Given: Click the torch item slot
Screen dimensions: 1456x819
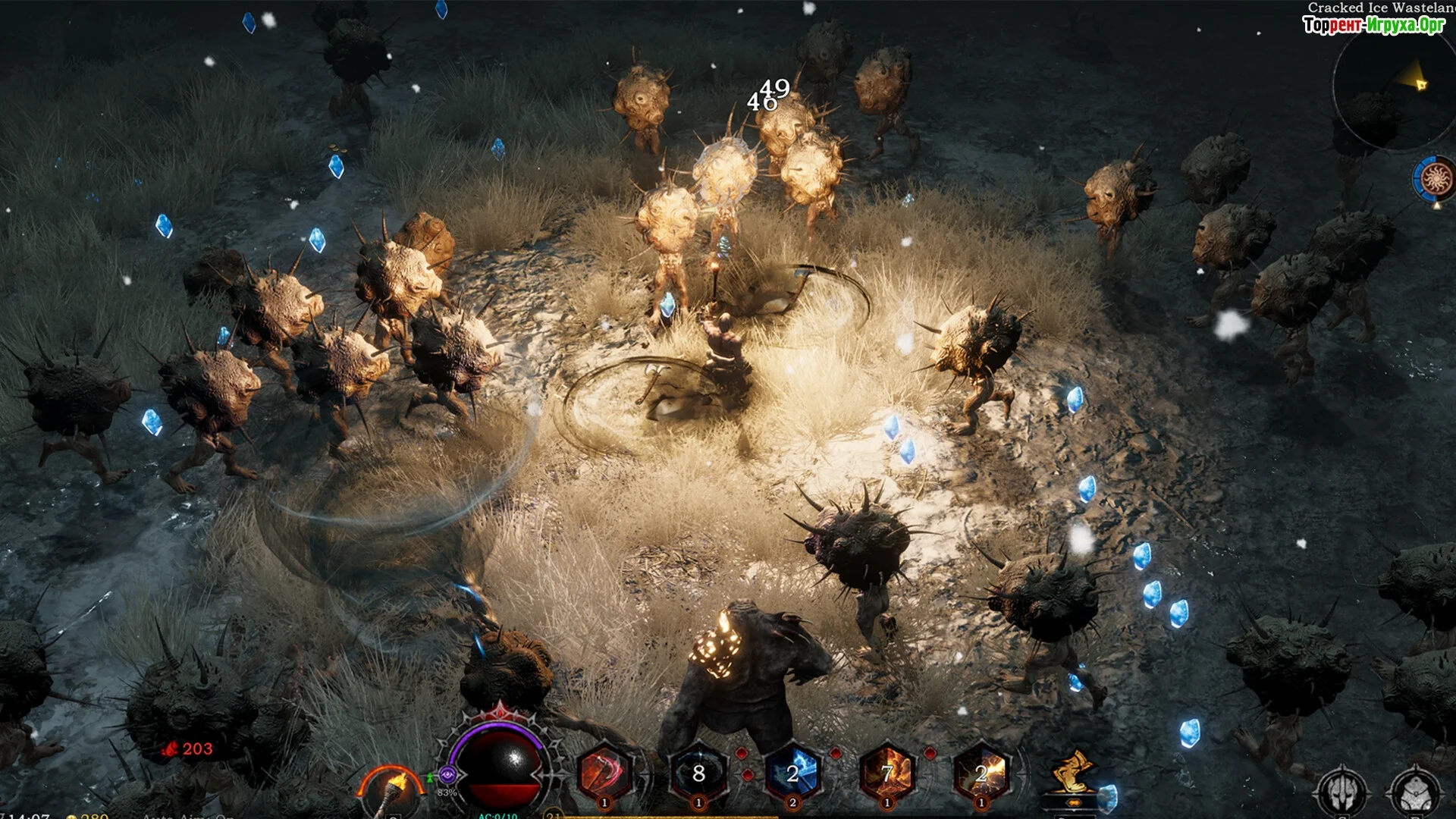Looking at the screenshot, I should click(x=392, y=790).
